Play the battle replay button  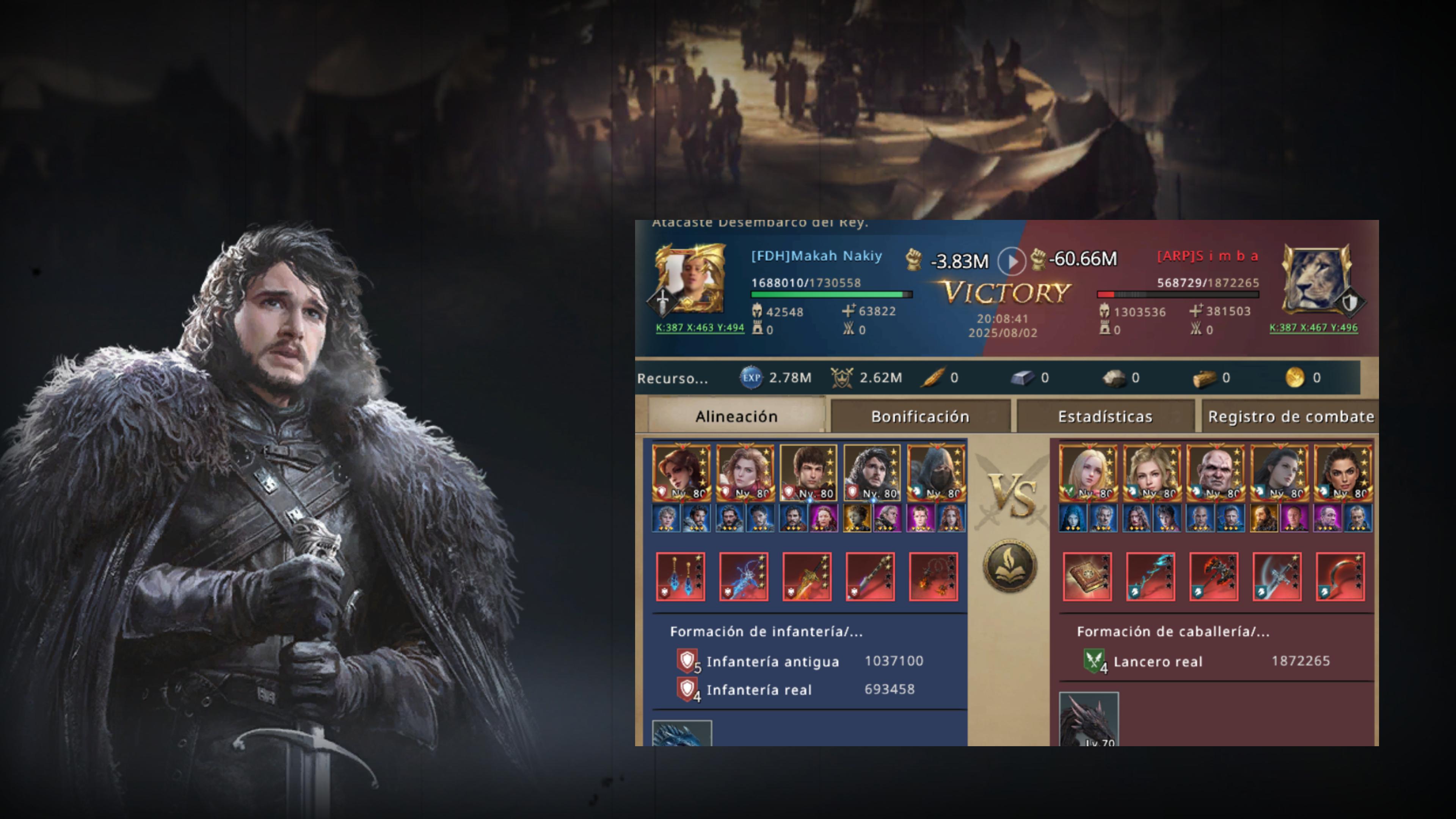pos(1011,260)
